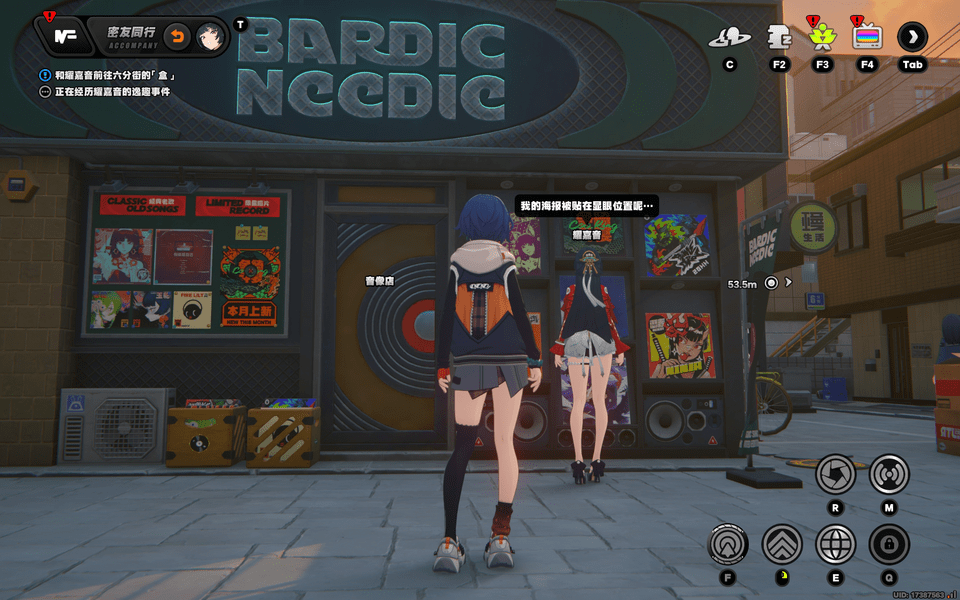Open the camera shutter photo mode
Viewport: 960px width, 600px height.
click(x=835, y=473)
